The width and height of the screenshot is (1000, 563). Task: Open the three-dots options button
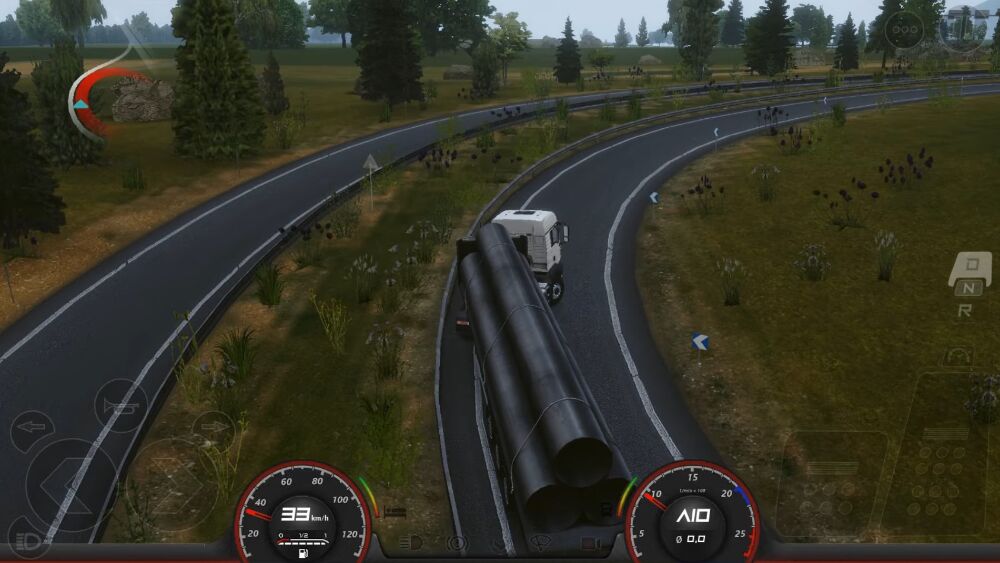tap(904, 30)
